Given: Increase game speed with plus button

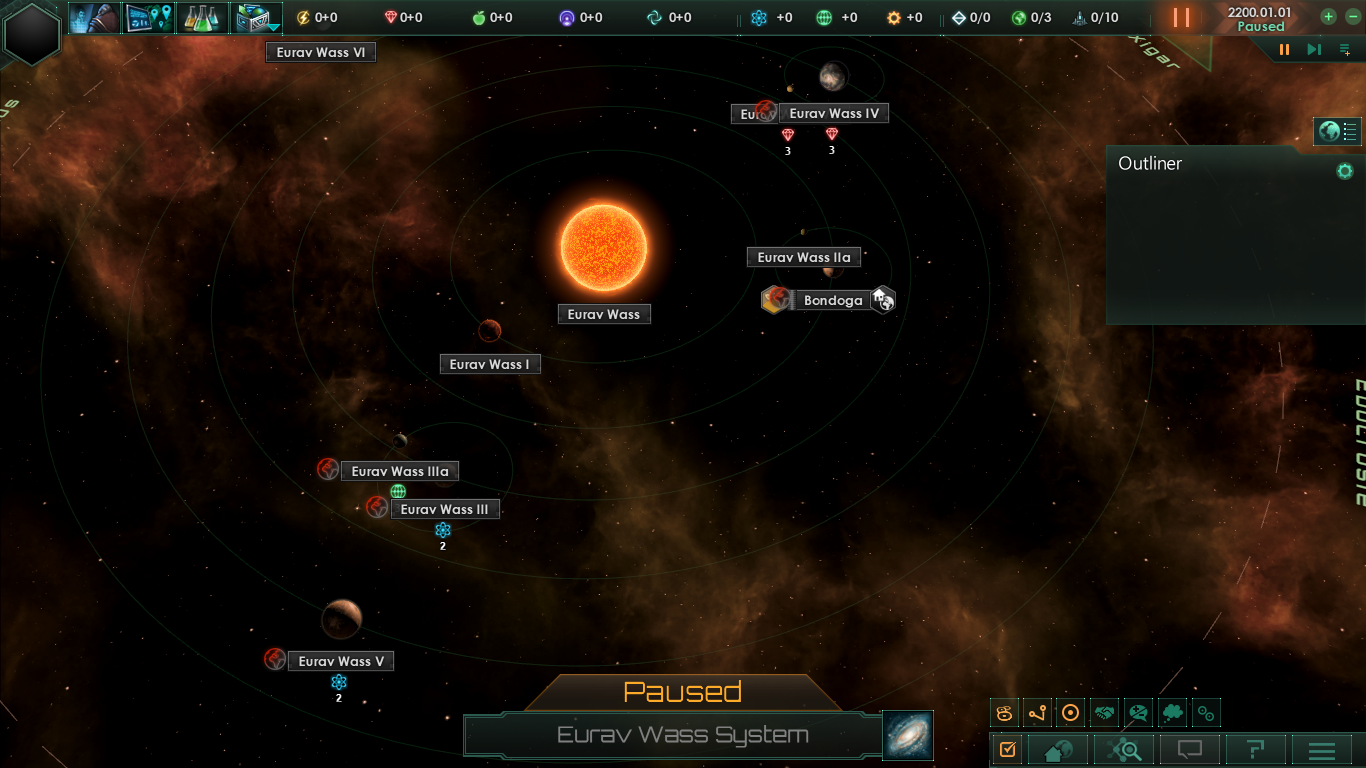Looking at the screenshot, I should (1328, 17).
